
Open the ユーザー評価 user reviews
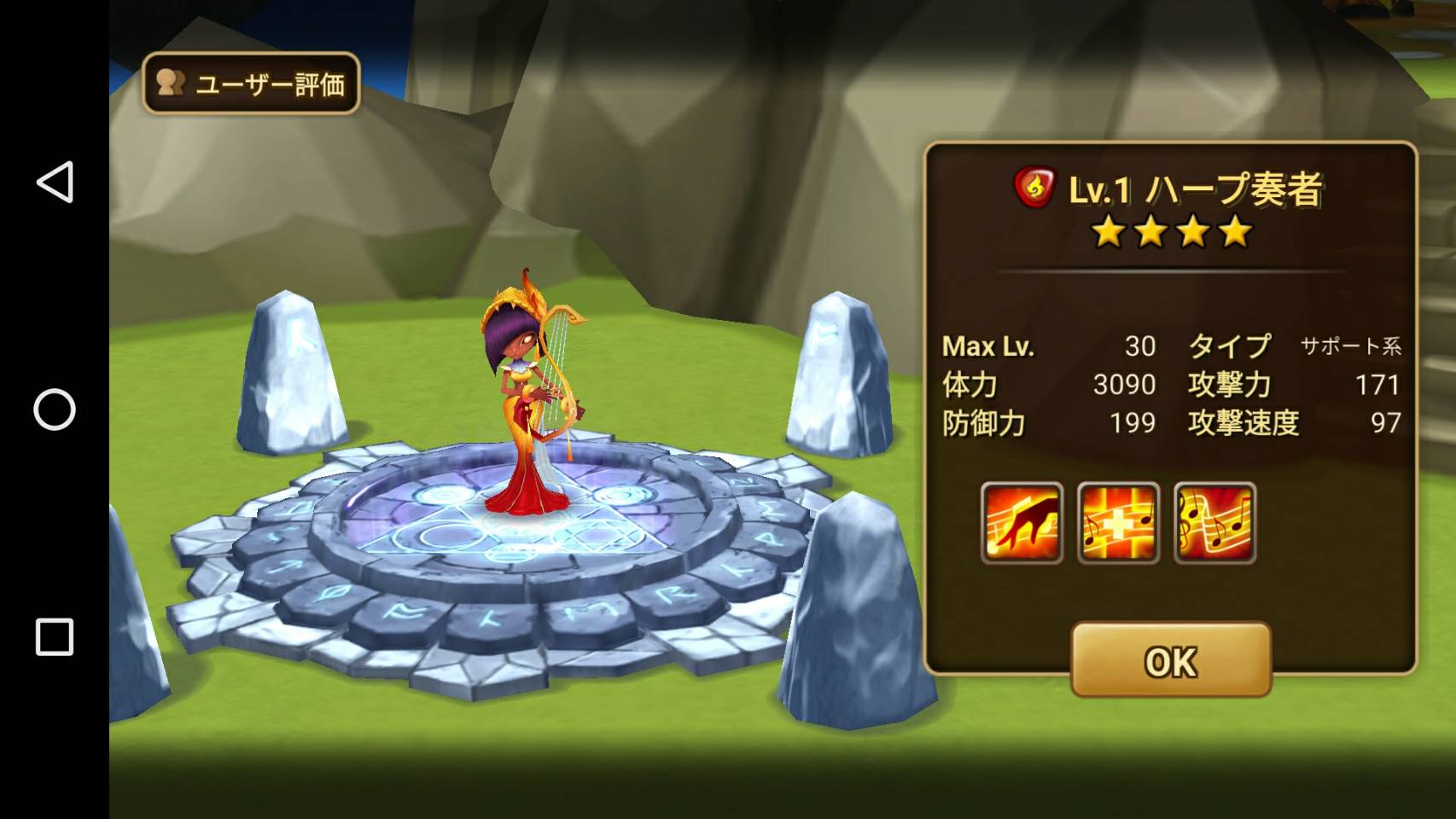pos(251,84)
